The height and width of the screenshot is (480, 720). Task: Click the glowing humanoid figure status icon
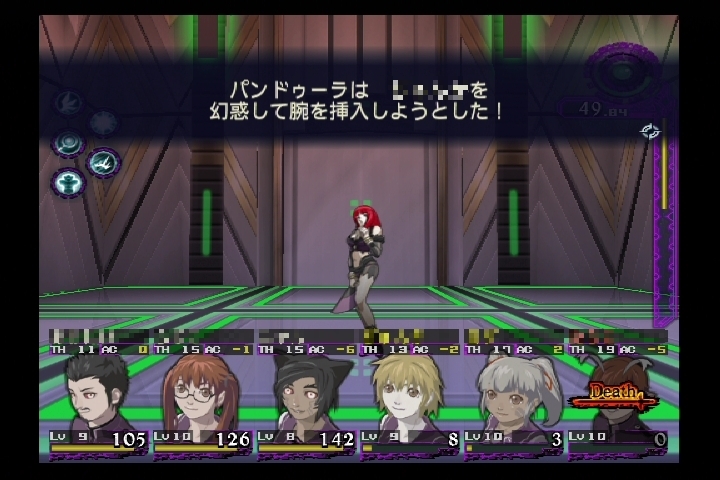(68, 183)
